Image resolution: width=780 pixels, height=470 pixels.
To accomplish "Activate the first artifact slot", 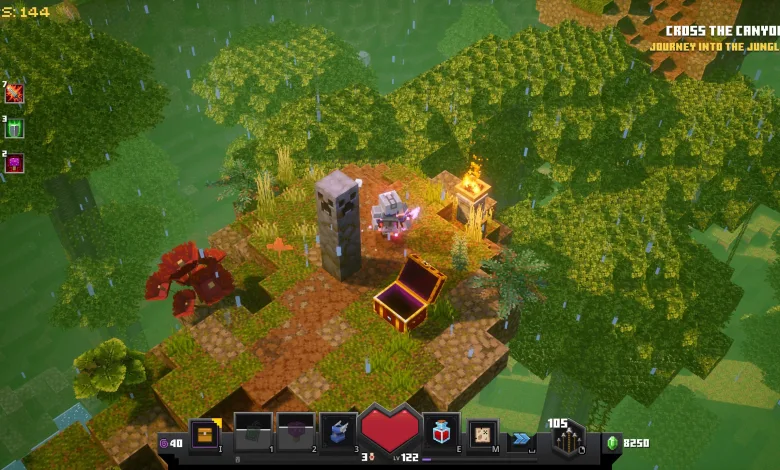I will (253, 431).
